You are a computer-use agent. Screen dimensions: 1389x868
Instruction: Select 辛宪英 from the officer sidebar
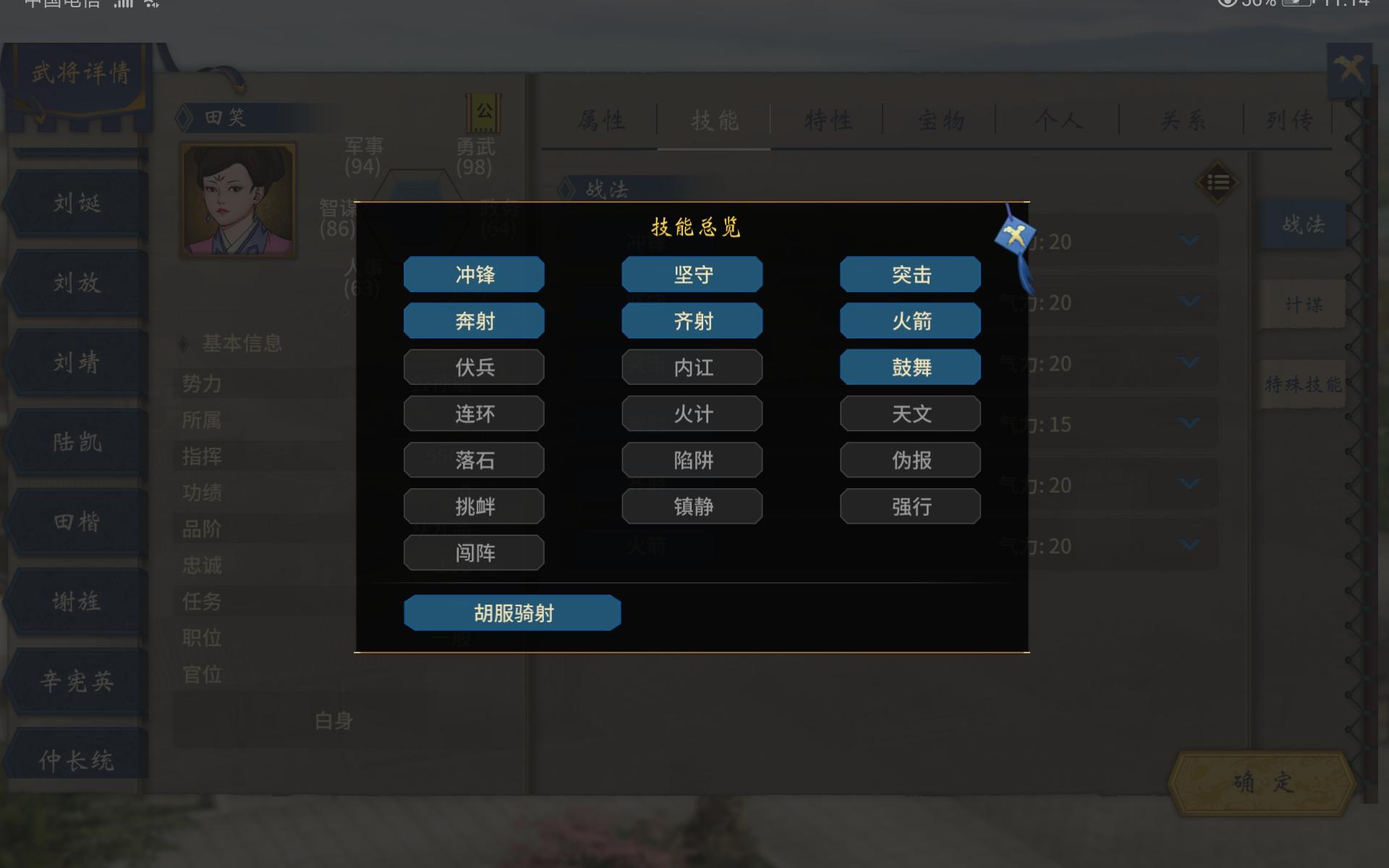(x=75, y=680)
